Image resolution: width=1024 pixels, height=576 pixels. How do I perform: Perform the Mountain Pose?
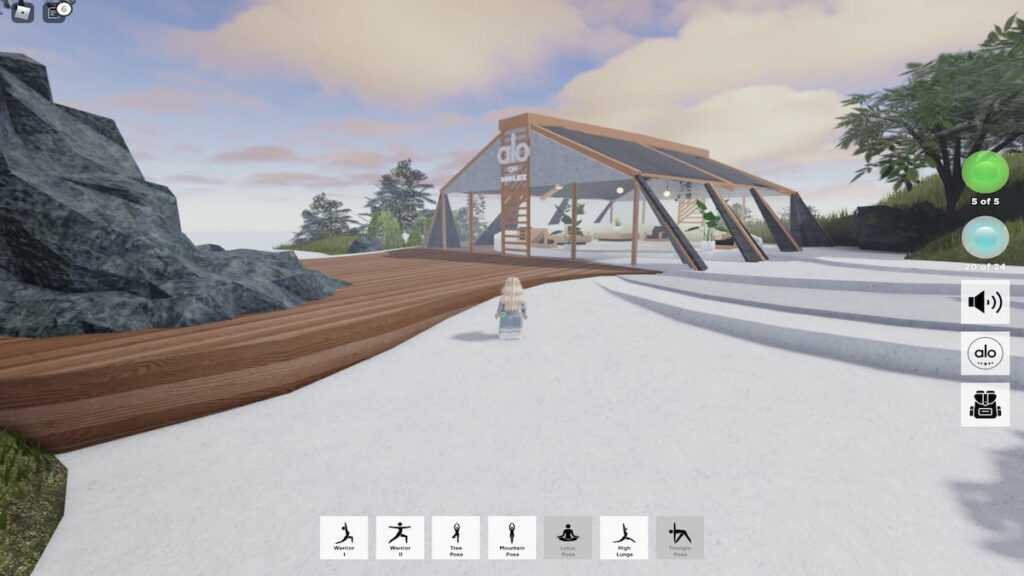pyautogui.click(x=512, y=537)
